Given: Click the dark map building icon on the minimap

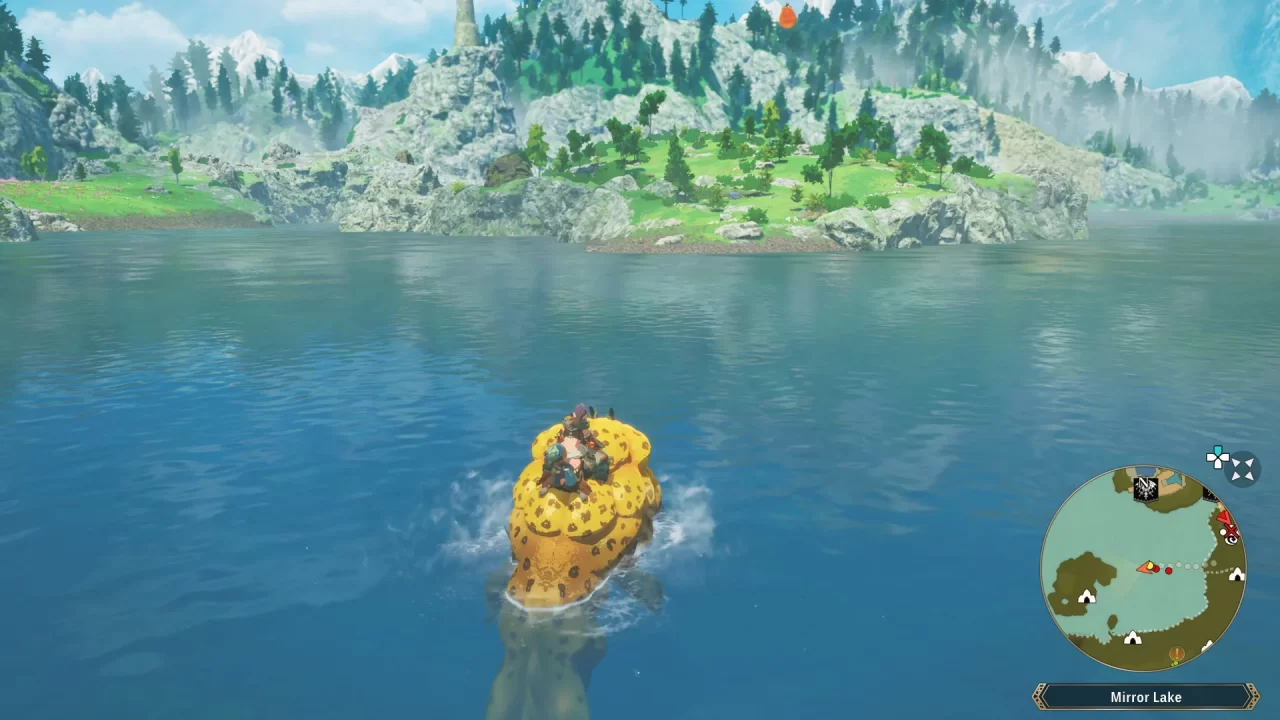Looking at the screenshot, I should (x=1210, y=494).
